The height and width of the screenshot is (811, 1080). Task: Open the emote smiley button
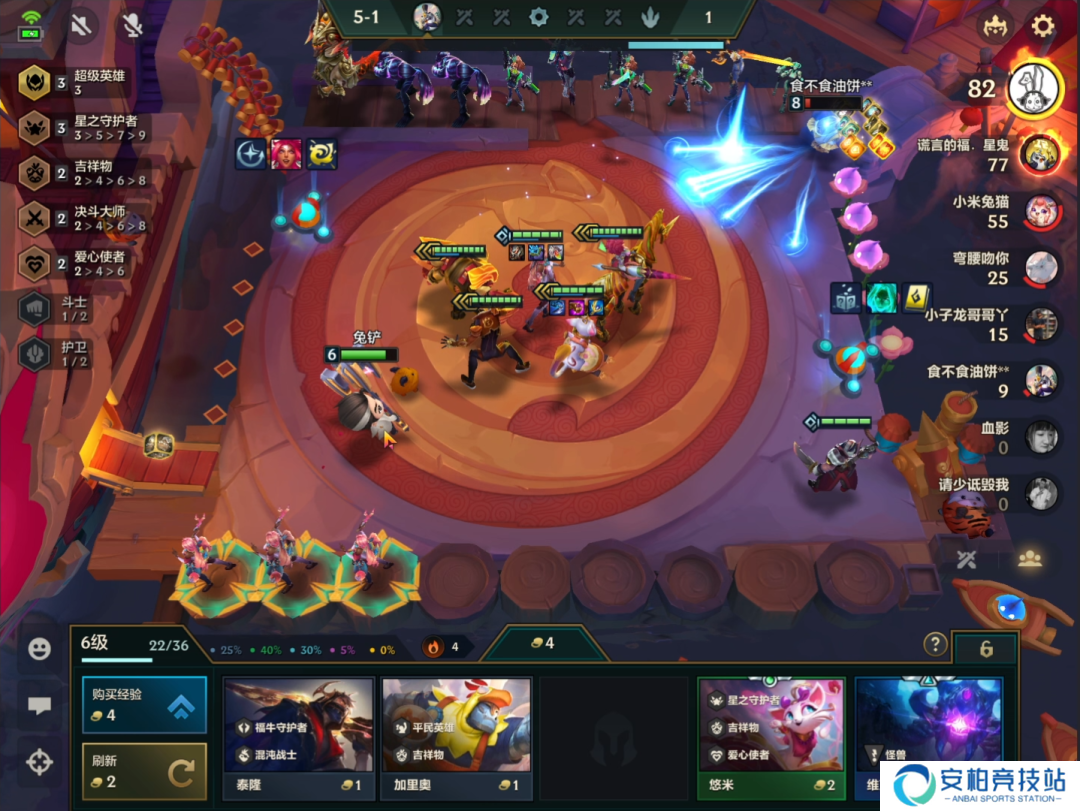click(39, 649)
